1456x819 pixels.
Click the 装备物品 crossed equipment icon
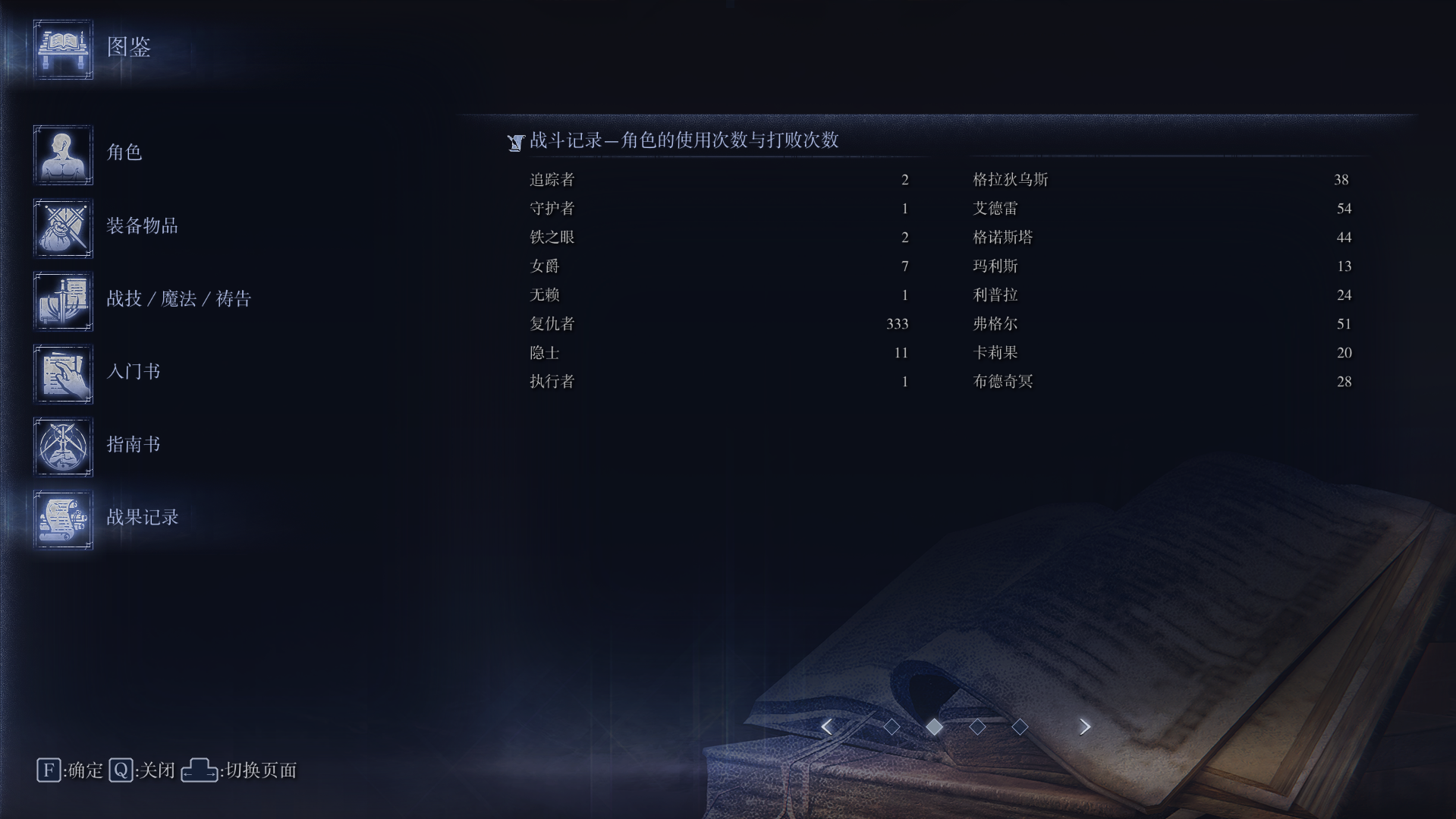(x=63, y=228)
